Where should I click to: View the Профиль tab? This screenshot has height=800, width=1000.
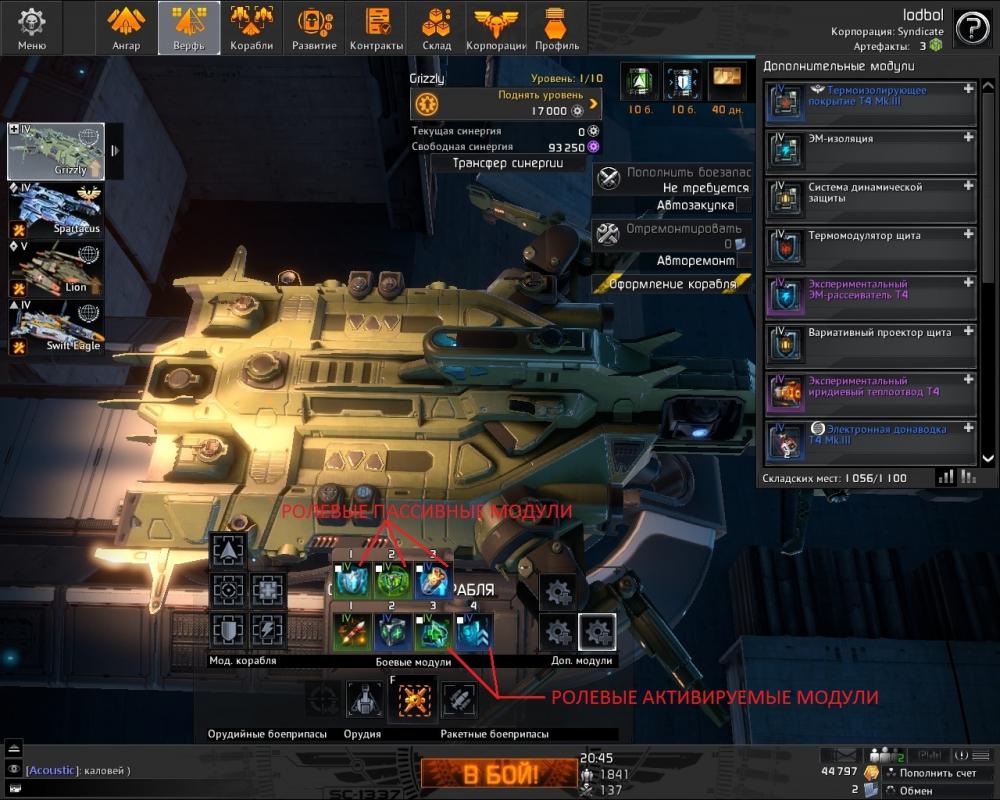pos(554,27)
